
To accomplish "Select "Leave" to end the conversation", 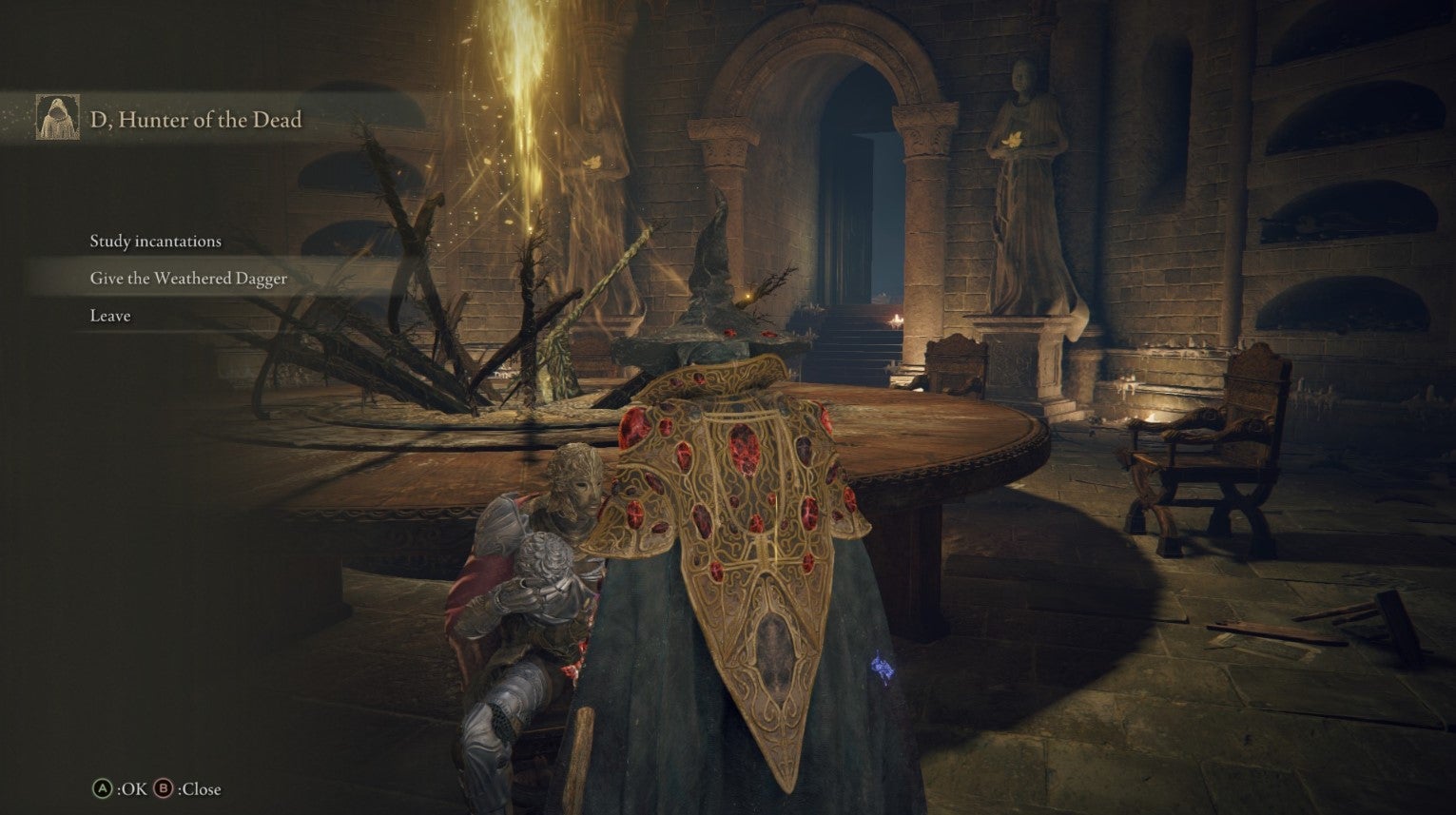I will point(111,315).
